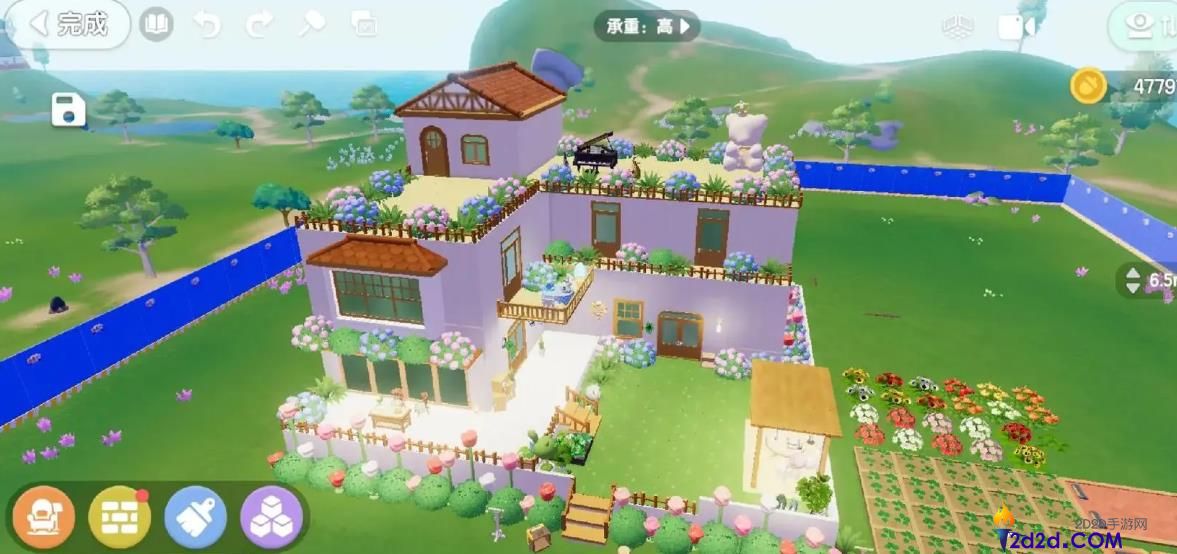Tap the 完成 (Done) back button
1177x554 pixels.
(70, 24)
